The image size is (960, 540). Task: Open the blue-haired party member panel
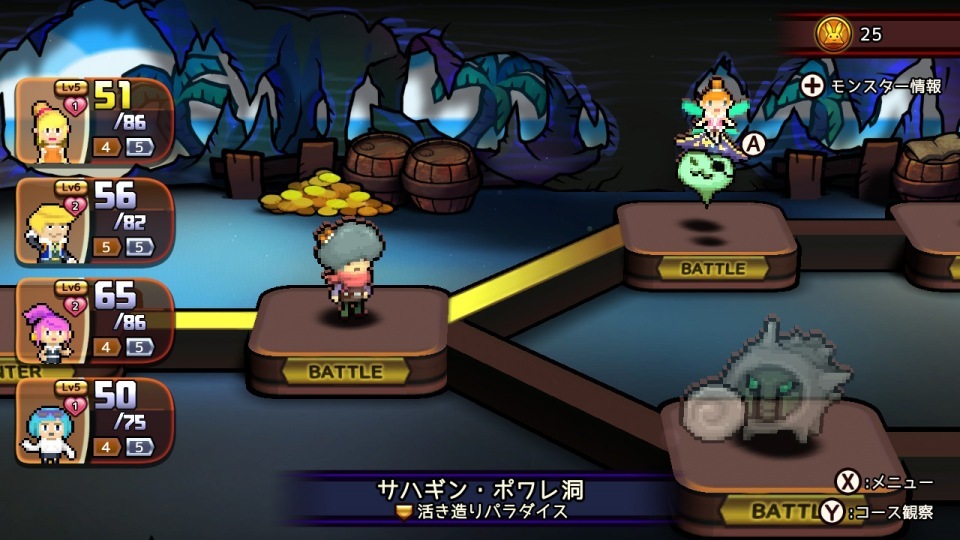(x=94, y=422)
